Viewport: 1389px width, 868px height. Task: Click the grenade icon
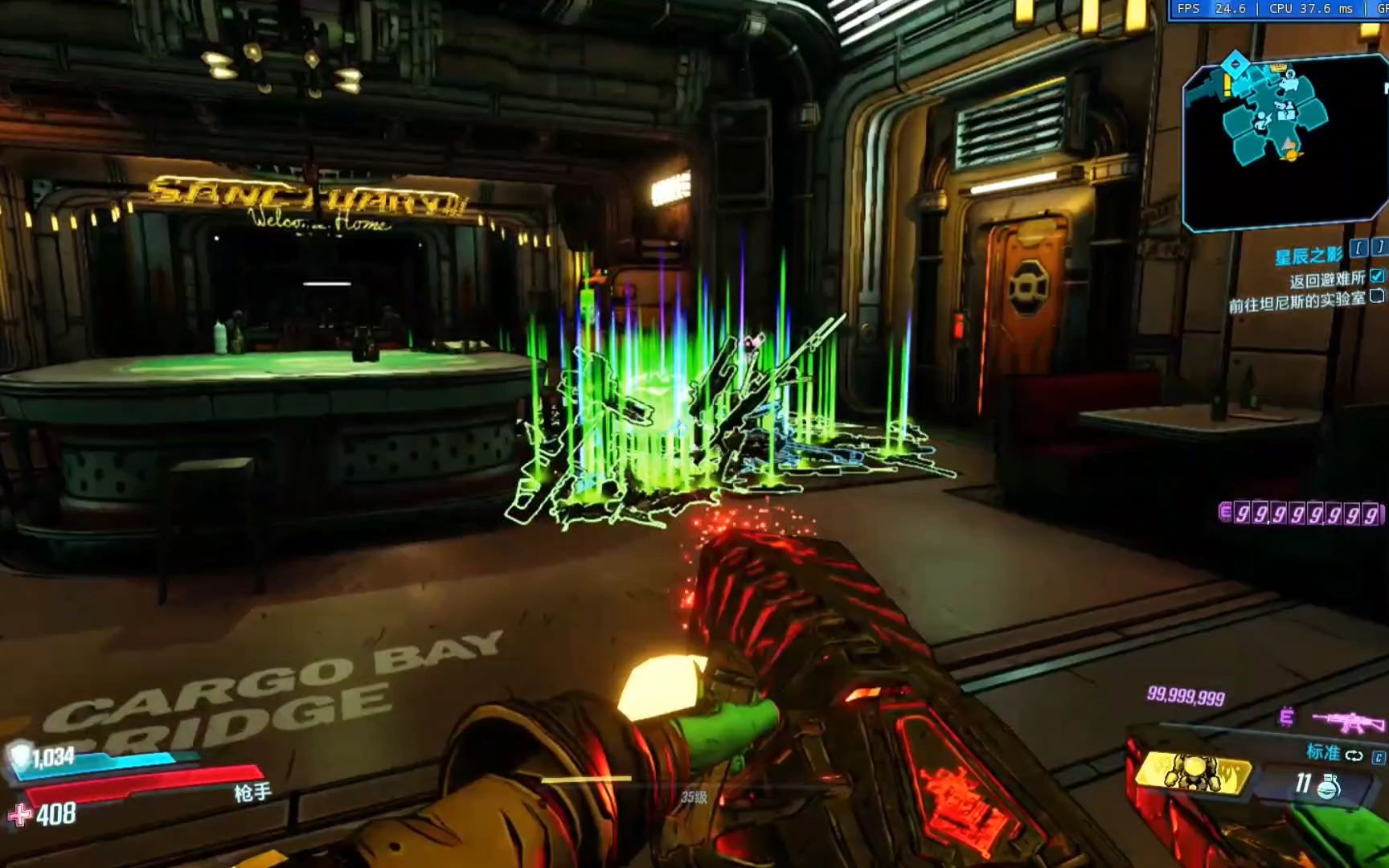pos(1329,785)
